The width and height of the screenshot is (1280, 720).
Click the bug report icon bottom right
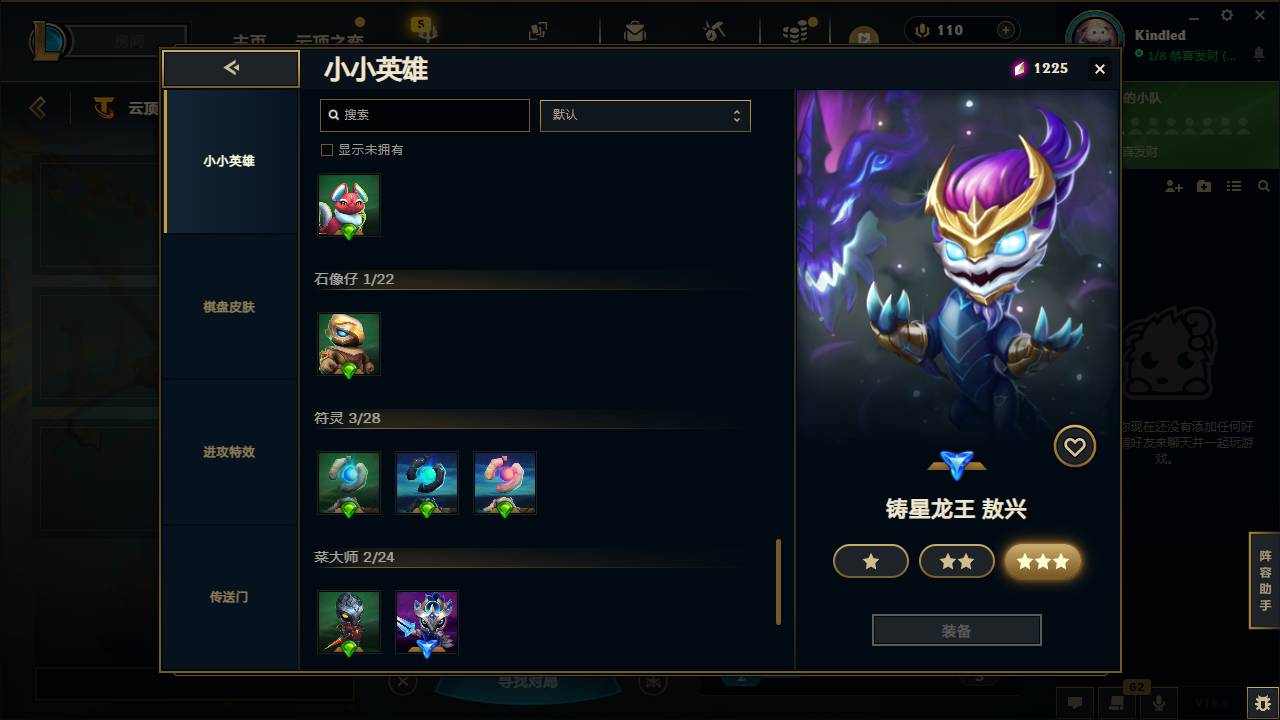coord(1257,703)
